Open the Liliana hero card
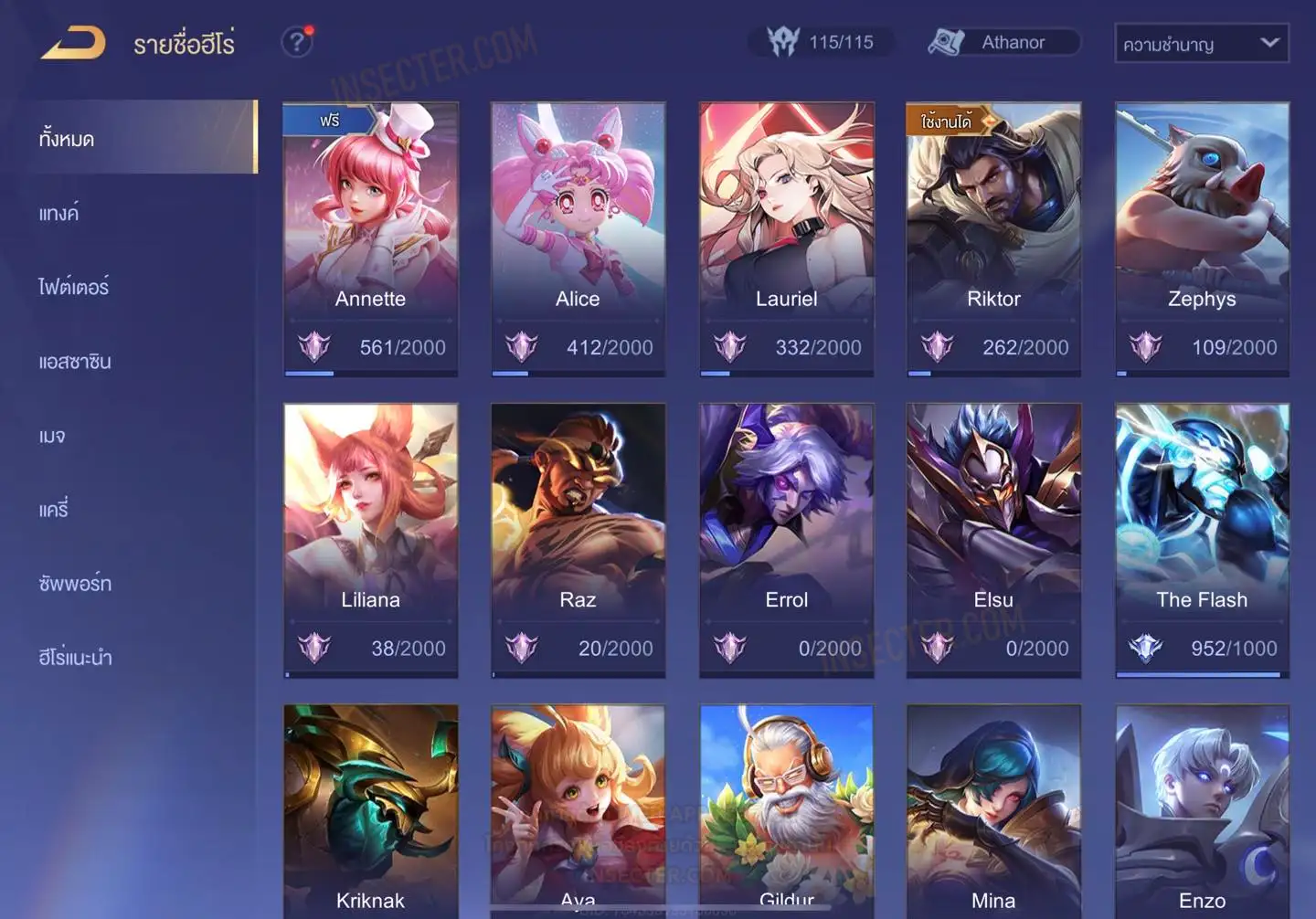This screenshot has width=1316, height=919. coord(370,539)
